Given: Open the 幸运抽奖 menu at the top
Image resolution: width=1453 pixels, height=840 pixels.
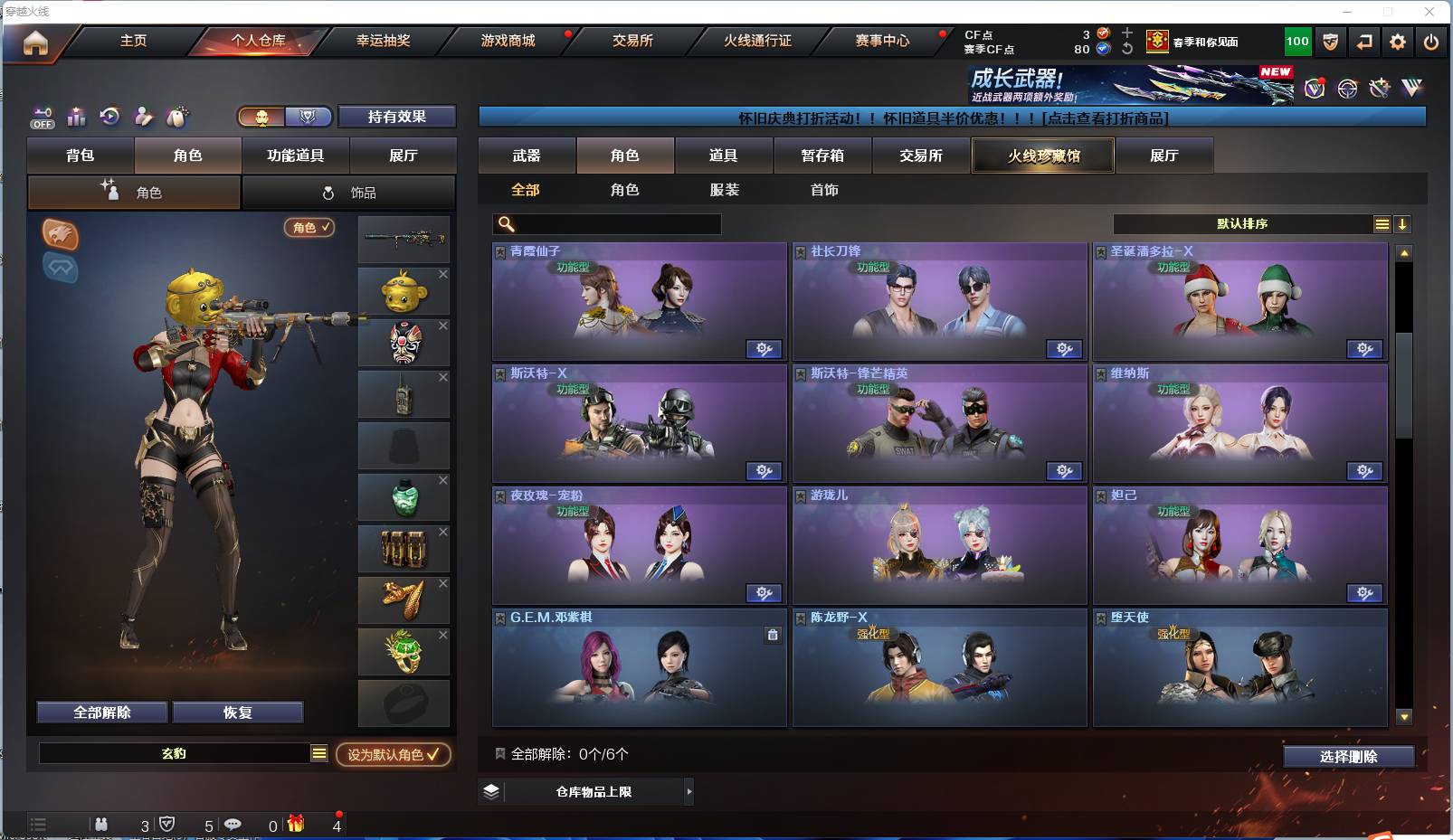Looking at the screenshot, I should click(x=384, y=41).
